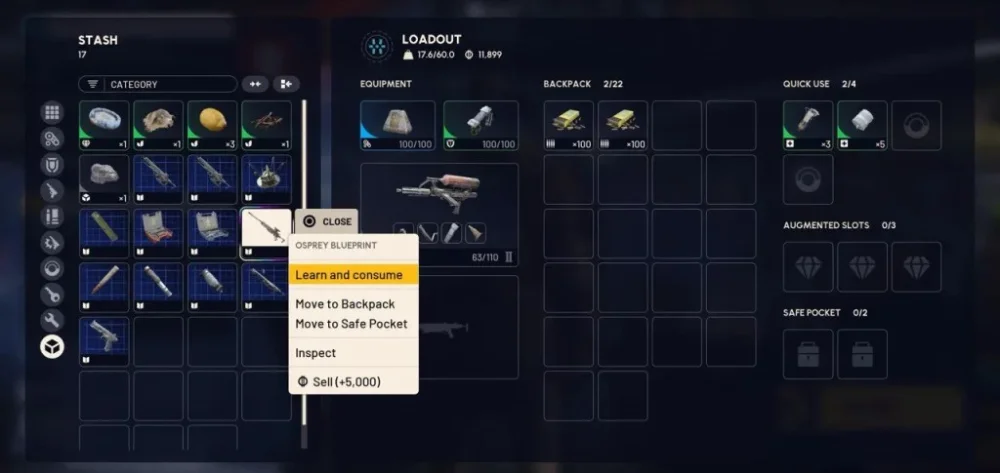Select Move to Backpack option

click(x=345, y=304)
